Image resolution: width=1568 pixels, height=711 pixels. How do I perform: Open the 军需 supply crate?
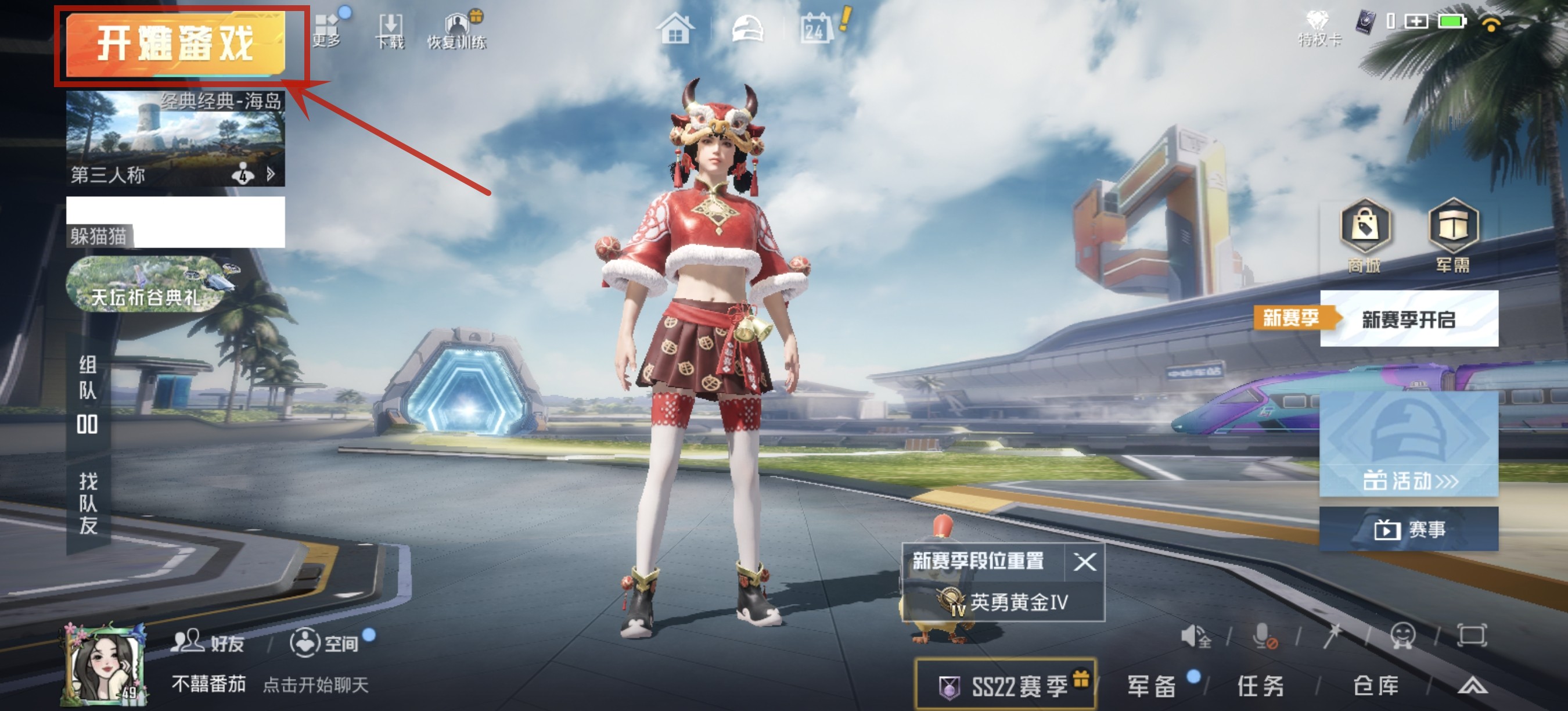pos(1453,235)
